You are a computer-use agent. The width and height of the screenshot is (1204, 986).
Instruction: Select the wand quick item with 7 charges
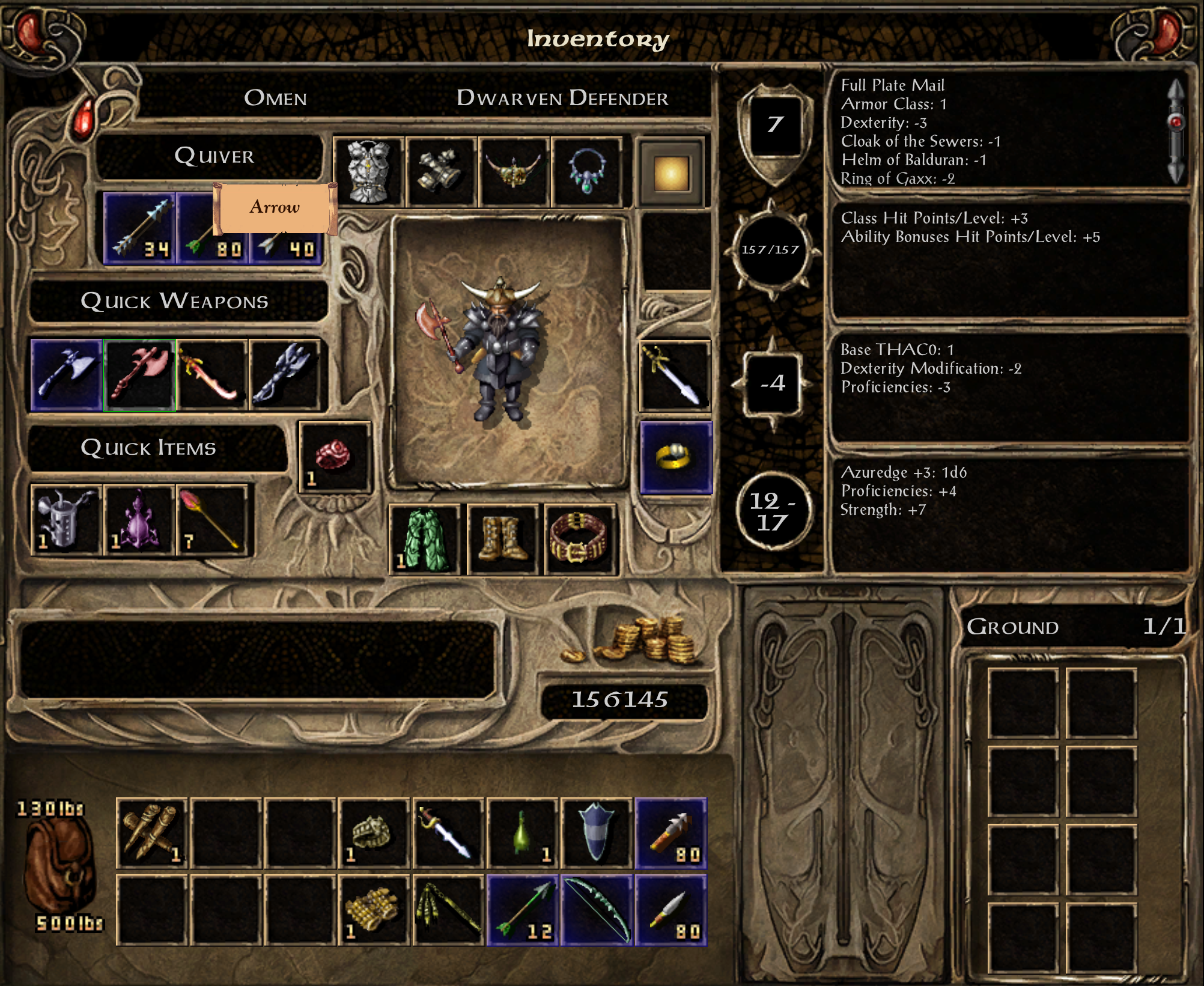click(x=212, y=520)
